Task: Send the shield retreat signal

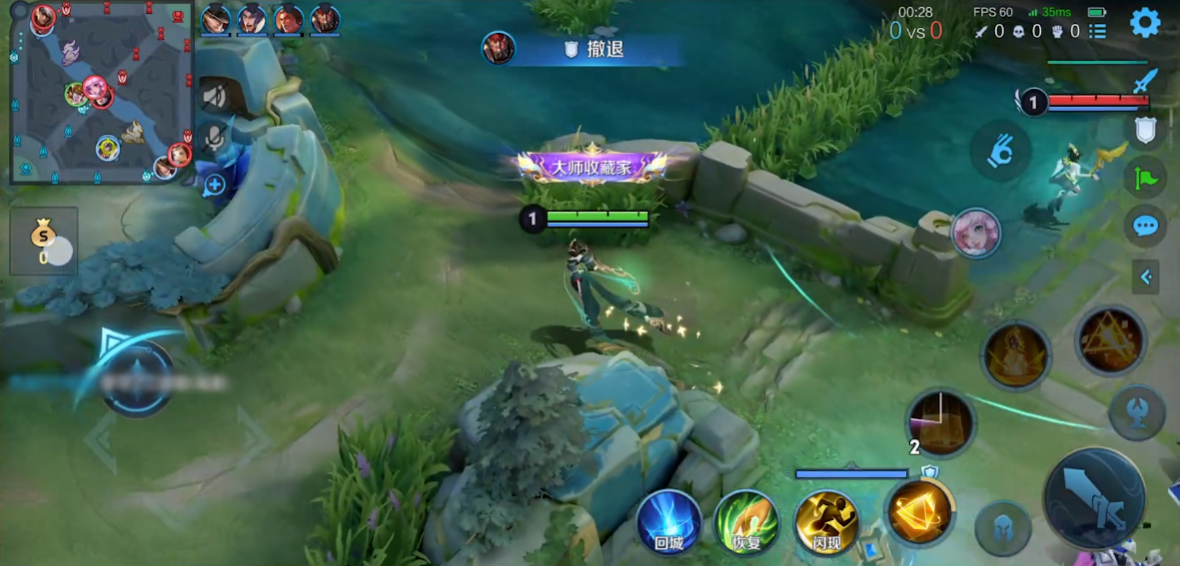Action: (x=1145, y=129)
